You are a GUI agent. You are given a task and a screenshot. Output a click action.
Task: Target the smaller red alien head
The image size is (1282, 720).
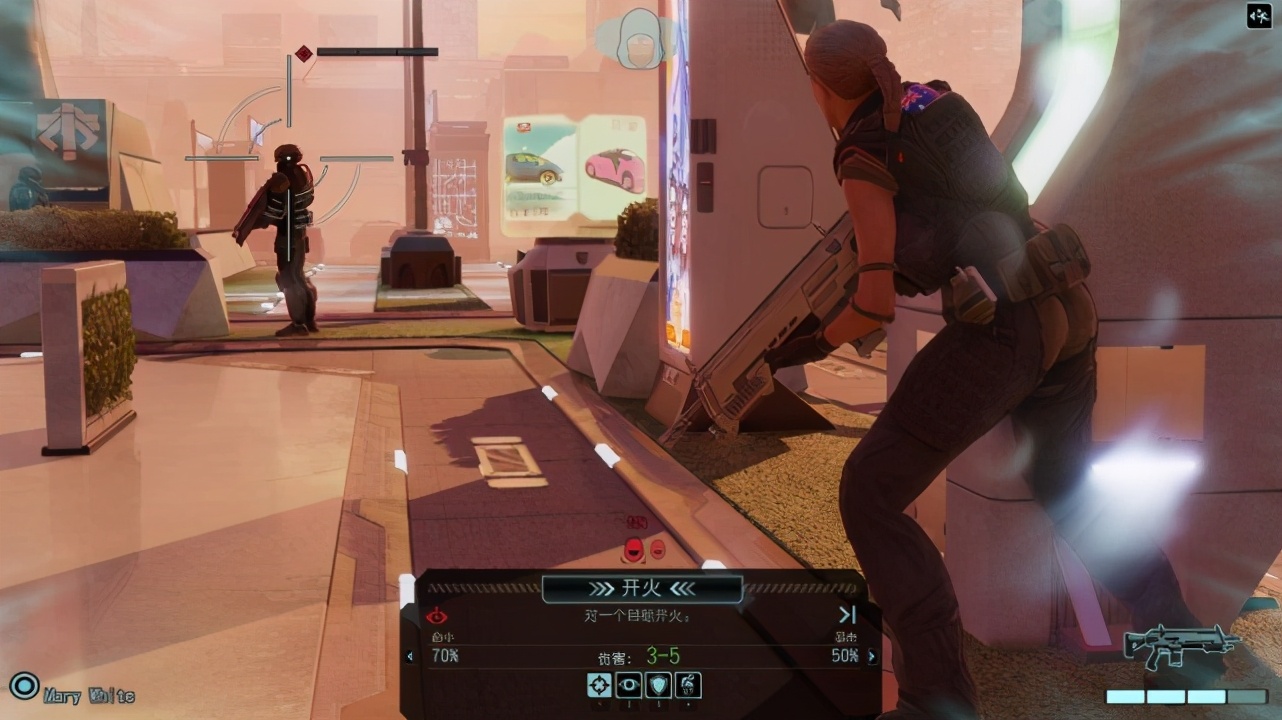tap(658, 549)
